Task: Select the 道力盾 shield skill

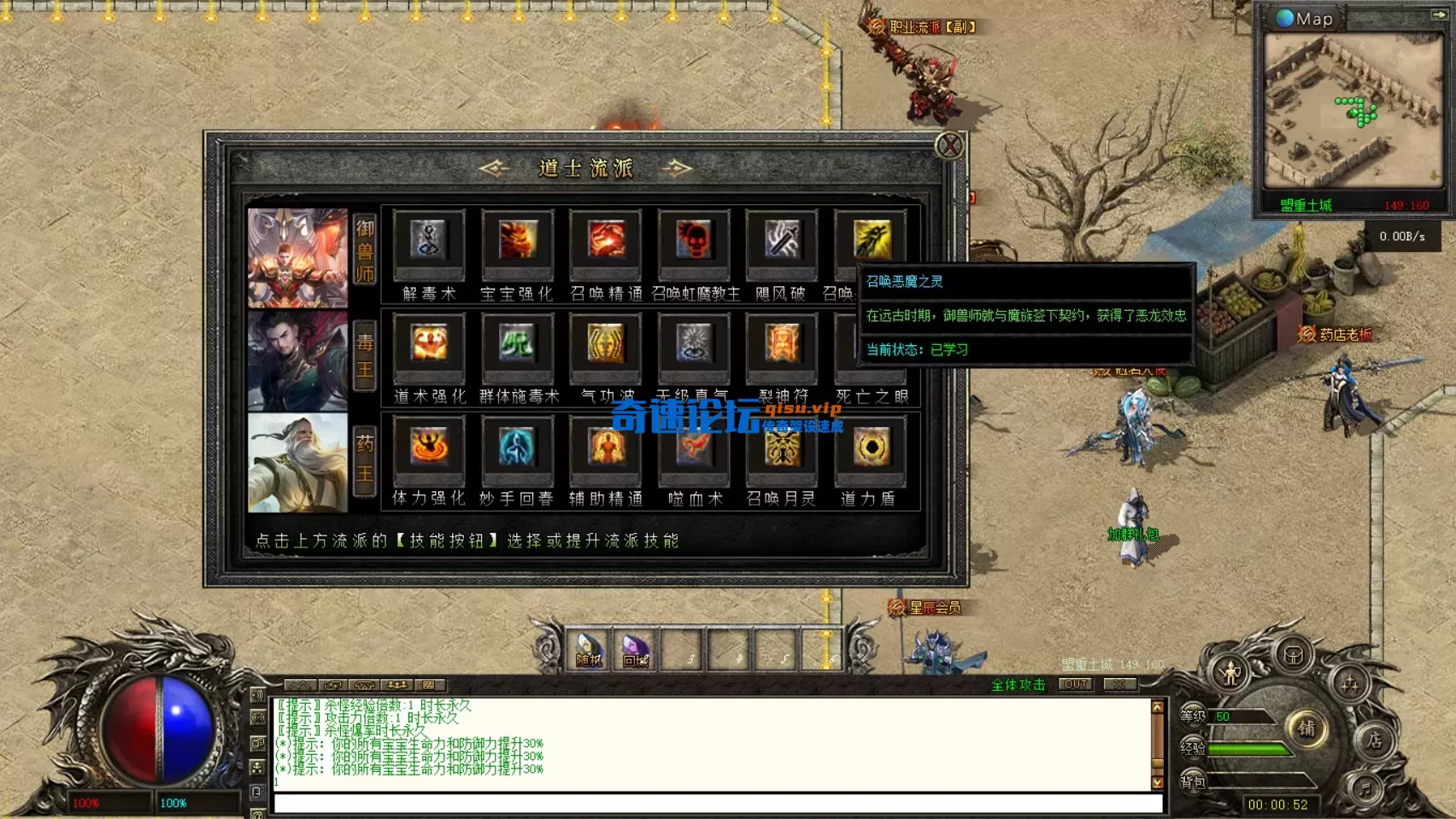Action: coord(871,448)
